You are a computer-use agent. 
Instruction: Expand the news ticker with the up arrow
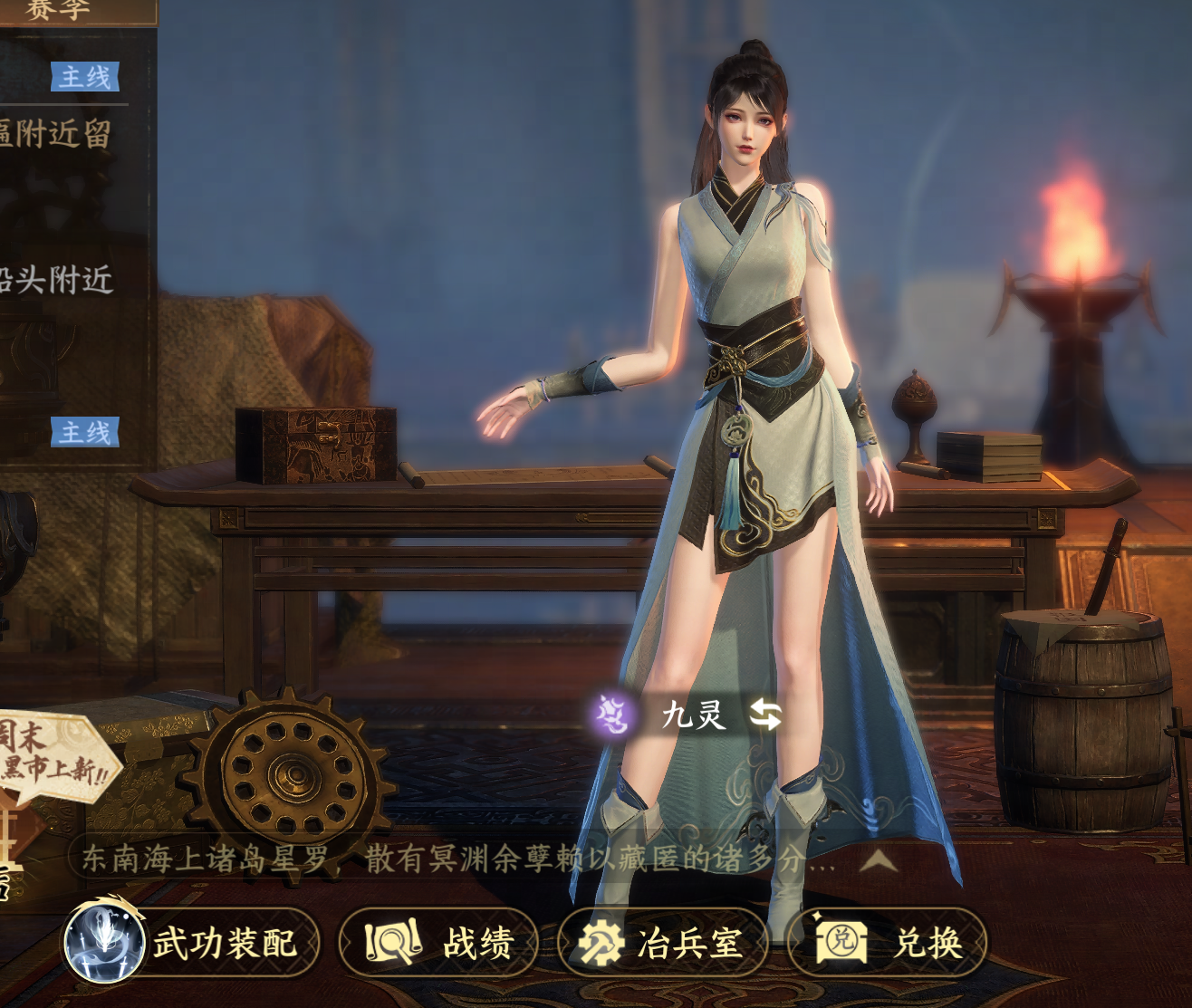(877, 859)
